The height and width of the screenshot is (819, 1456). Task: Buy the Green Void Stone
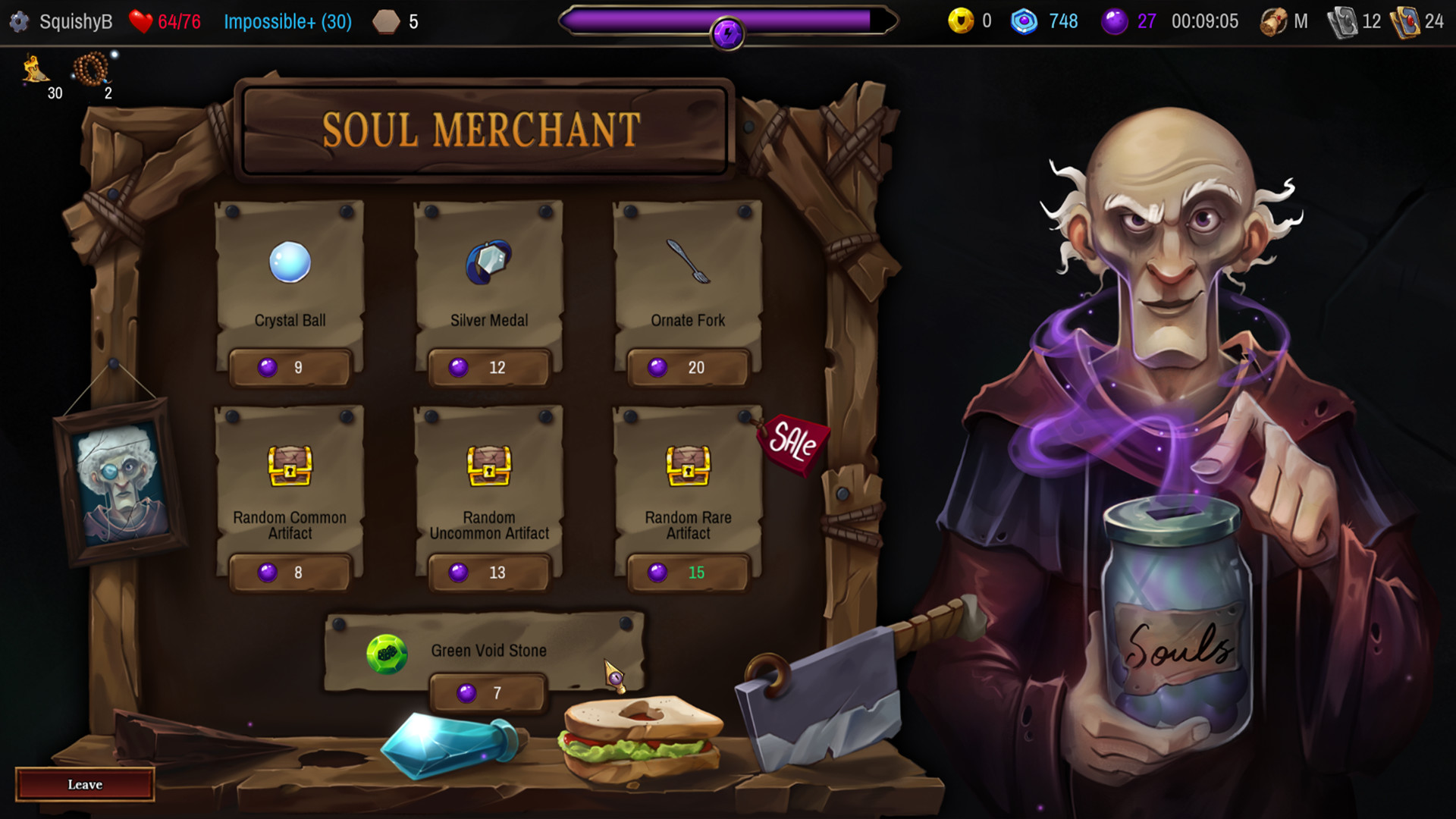coord(488,692)
